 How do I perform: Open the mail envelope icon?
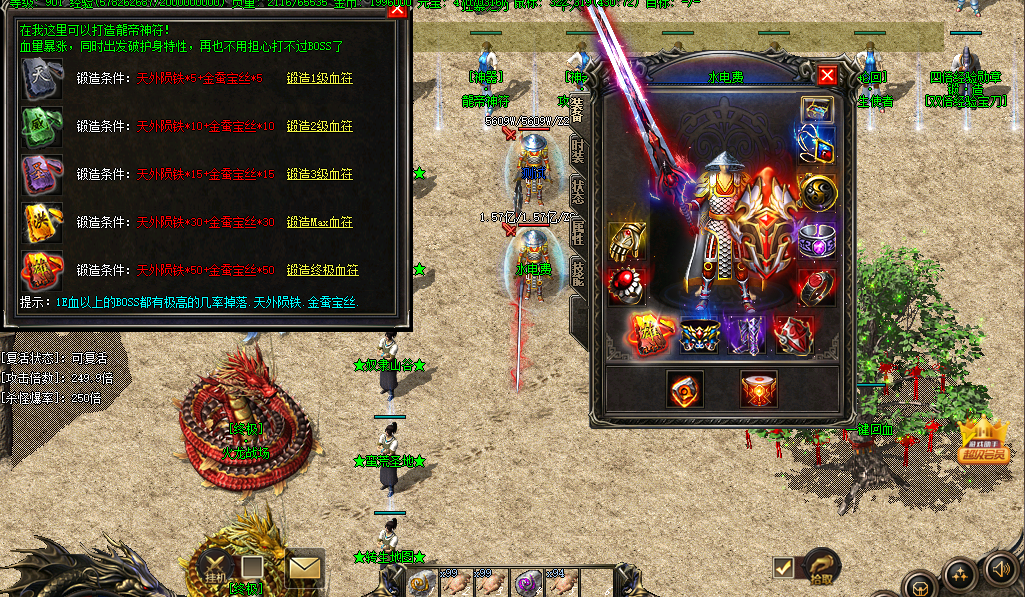click(x=304, y=569)
